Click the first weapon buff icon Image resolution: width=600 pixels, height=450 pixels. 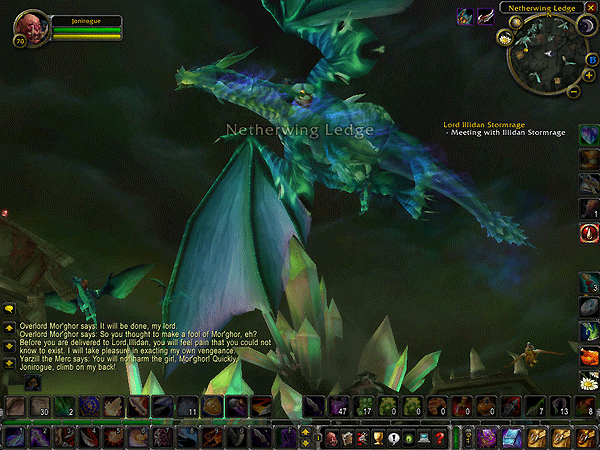(466, 15)
